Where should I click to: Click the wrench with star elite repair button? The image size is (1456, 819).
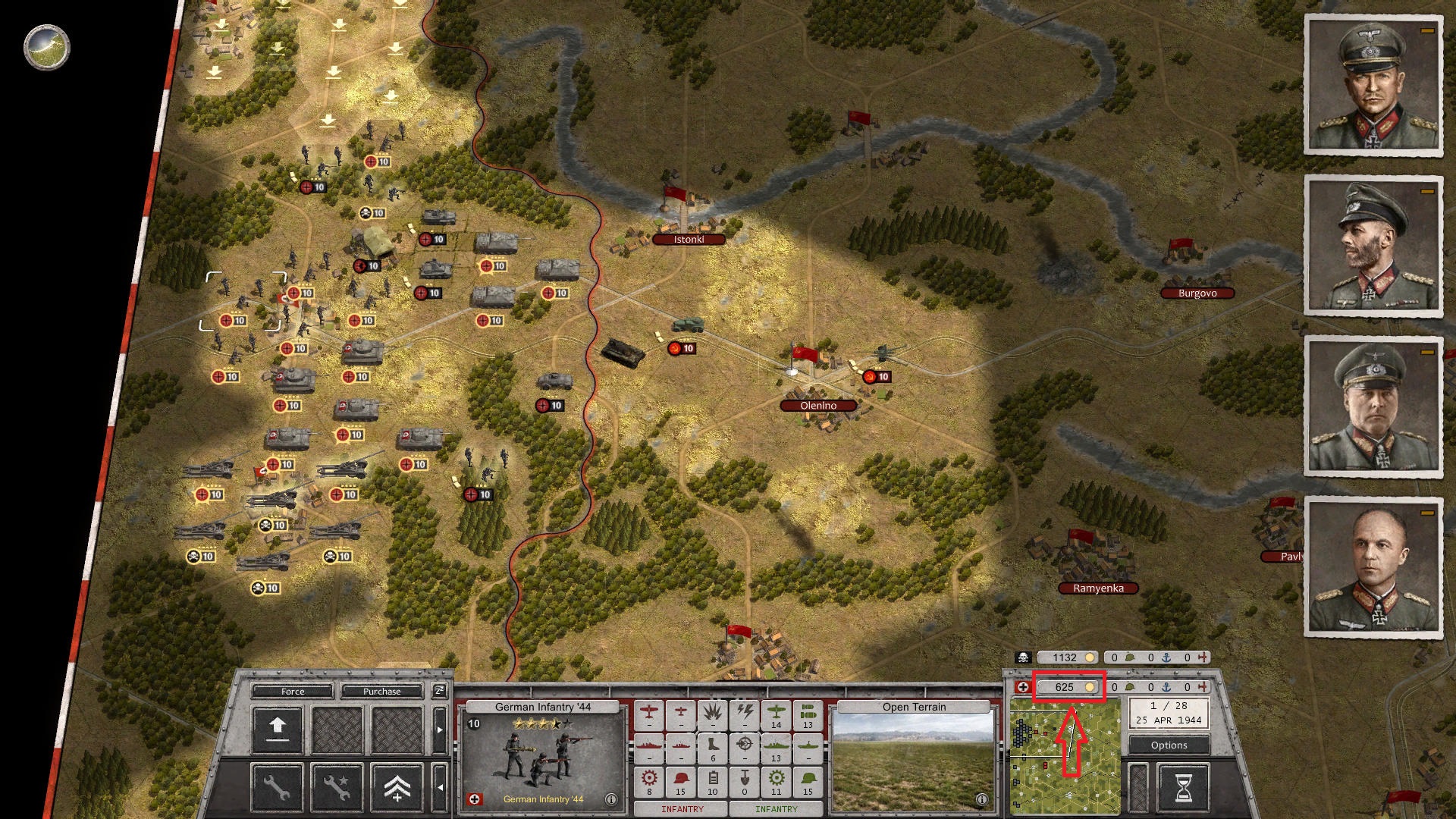click(x=337, y=788)
